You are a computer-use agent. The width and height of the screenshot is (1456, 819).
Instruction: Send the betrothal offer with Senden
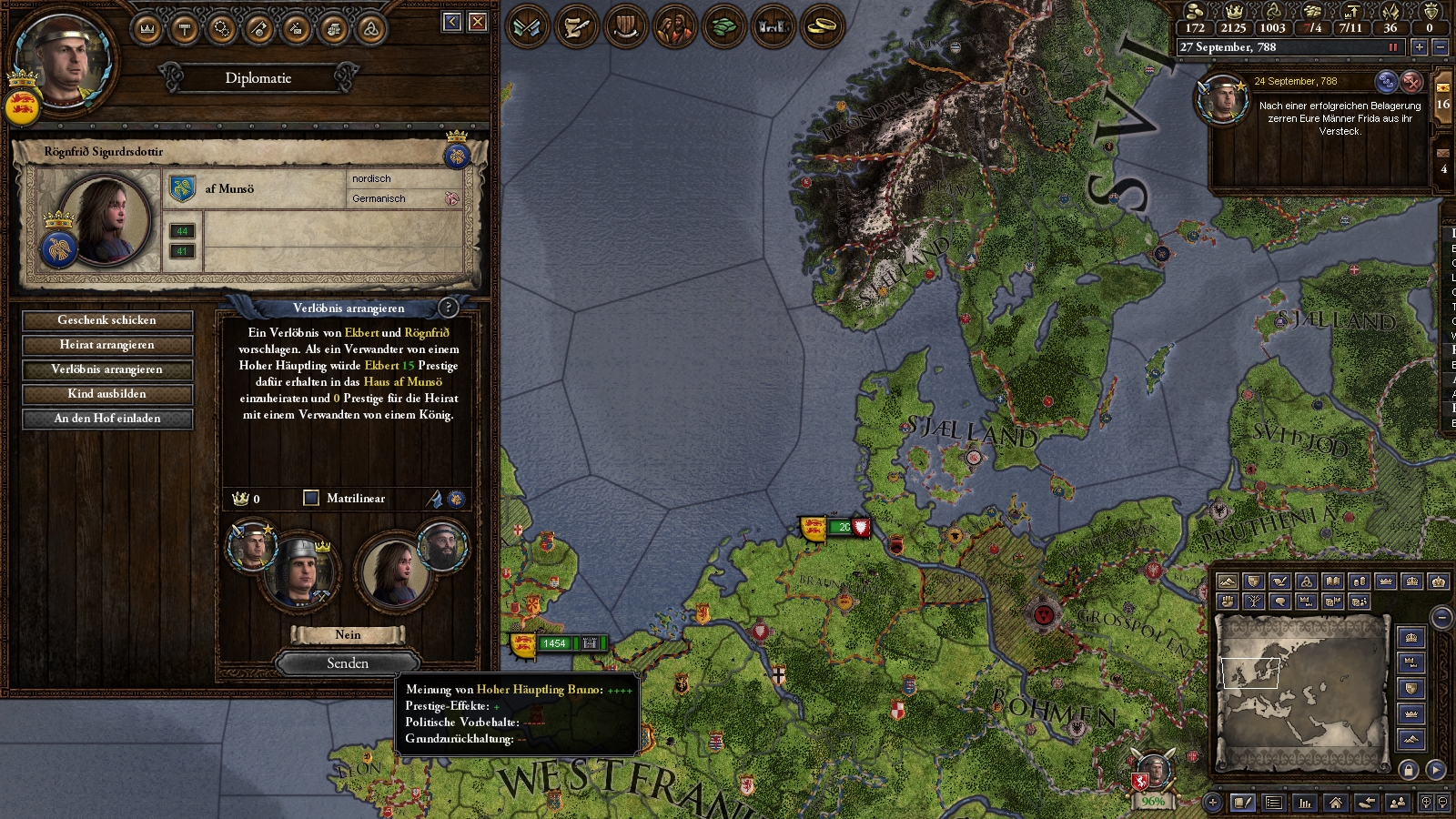[x=348, y=663]
